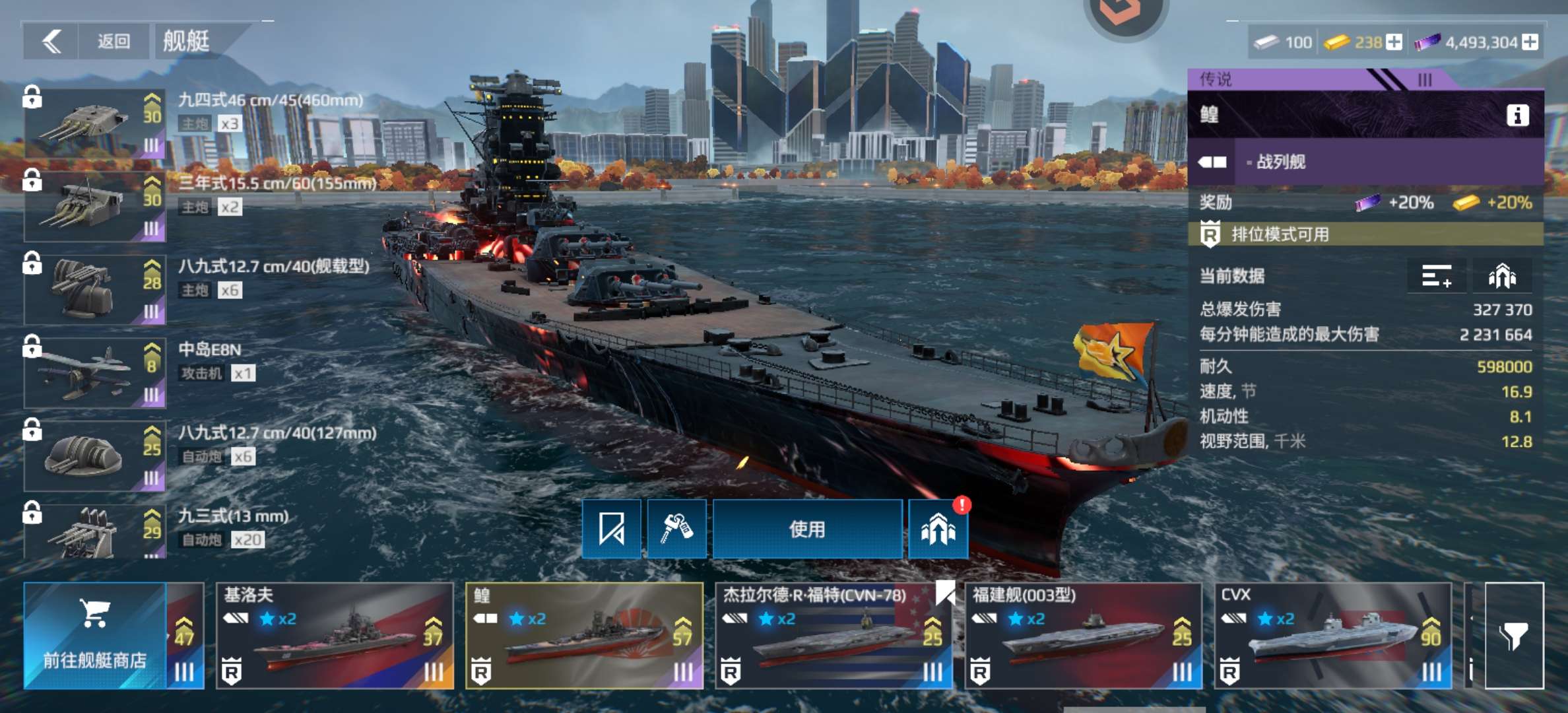
Task: Click the upgrade arrows button with red alert
Action: tap(938, 529)
